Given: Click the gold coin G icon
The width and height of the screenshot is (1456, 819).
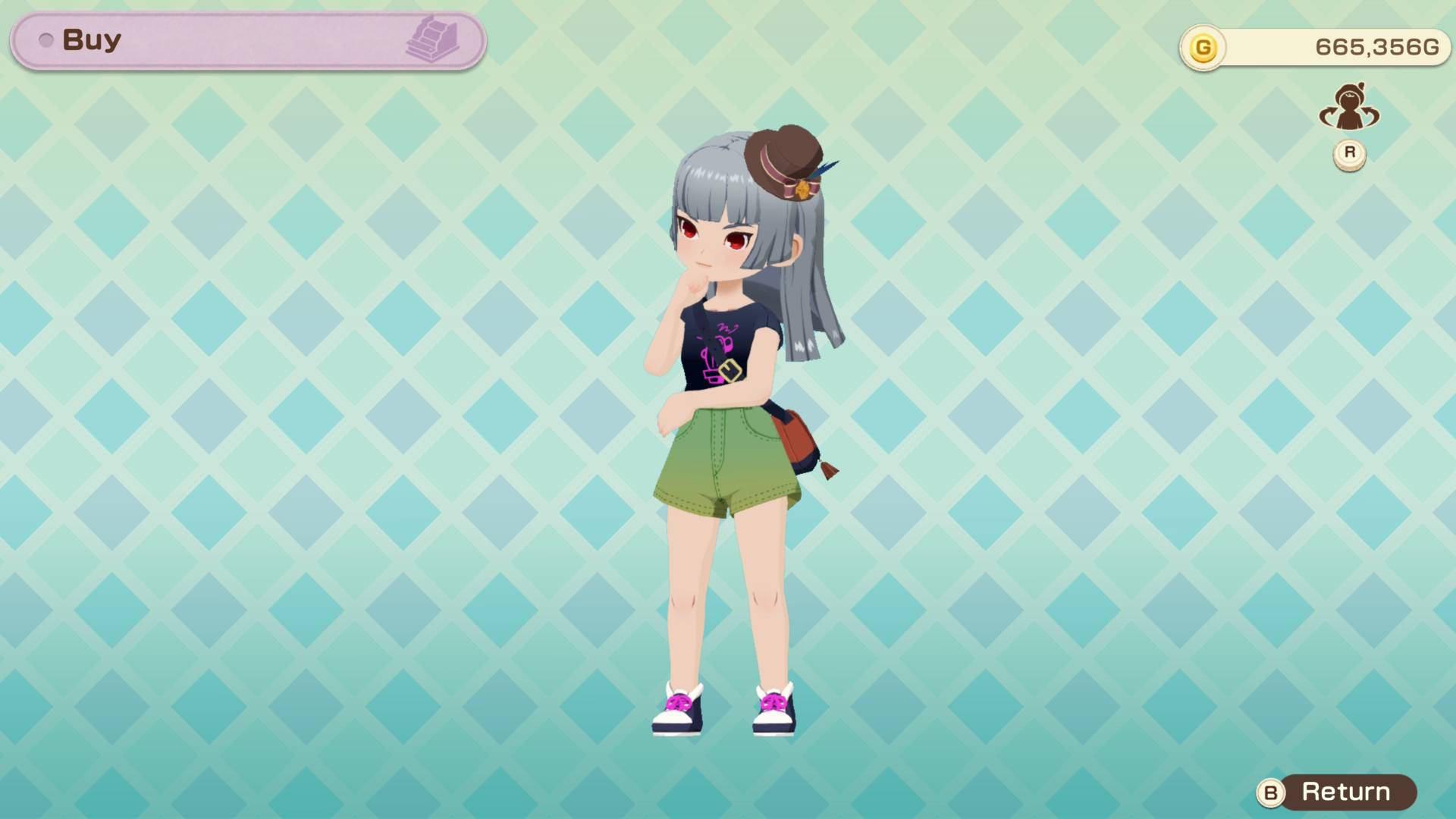Looking at the screenshot, I should click(1207, 47).
